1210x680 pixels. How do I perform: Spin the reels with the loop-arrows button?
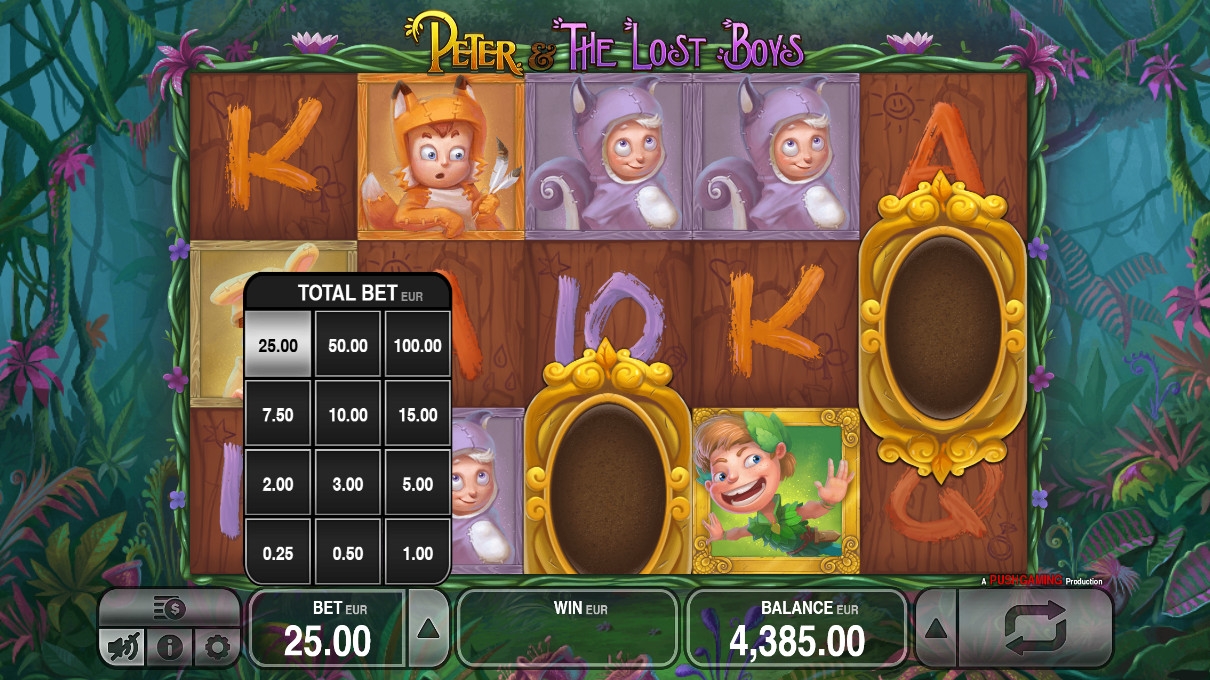point(1035,629)
